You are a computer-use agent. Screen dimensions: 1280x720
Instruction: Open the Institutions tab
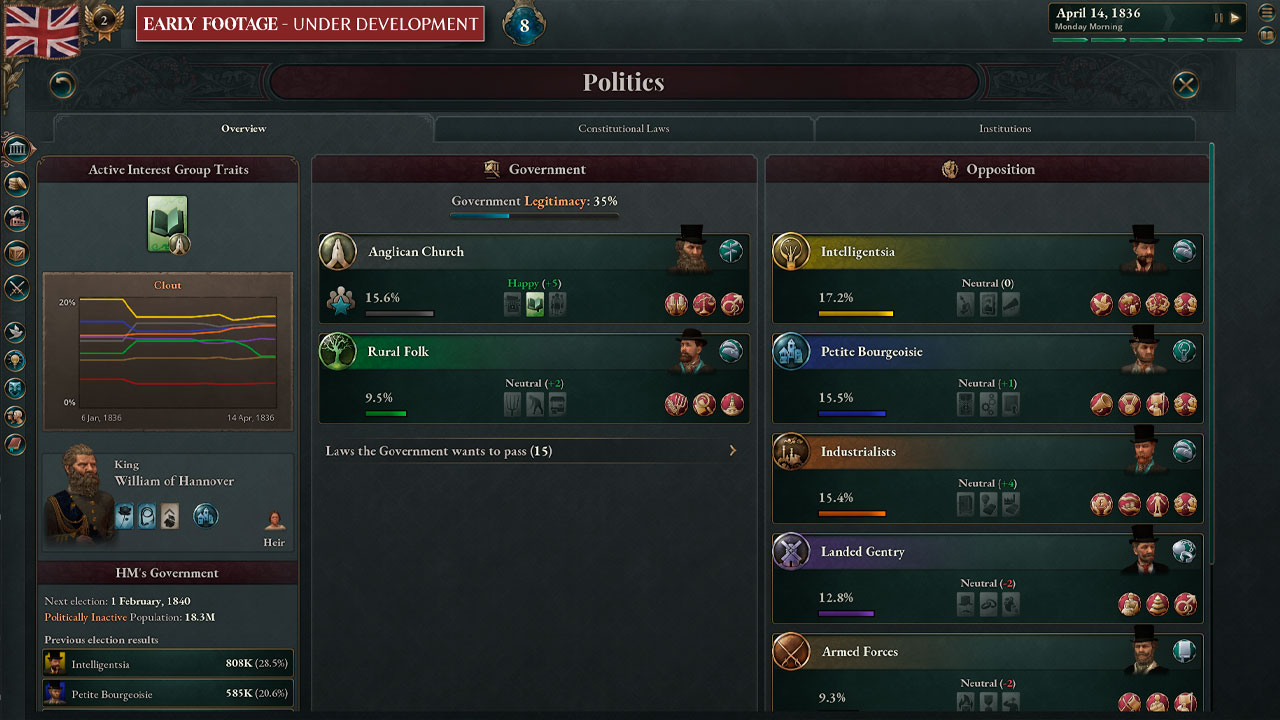(1005, 129)
